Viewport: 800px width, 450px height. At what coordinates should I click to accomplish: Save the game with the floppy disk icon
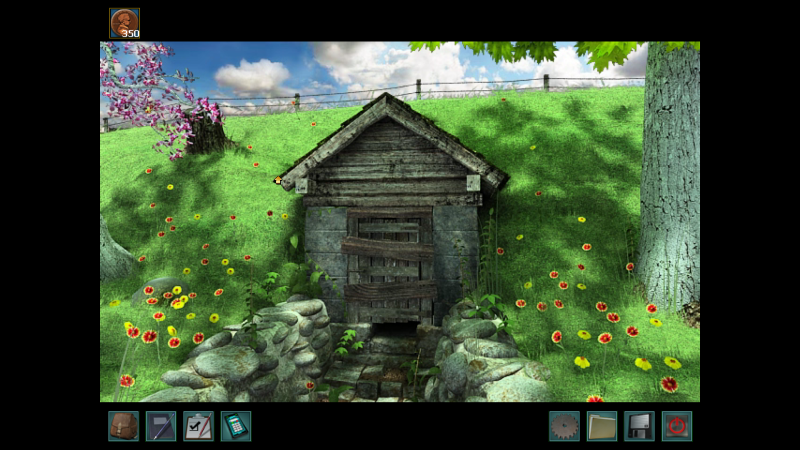639,426
